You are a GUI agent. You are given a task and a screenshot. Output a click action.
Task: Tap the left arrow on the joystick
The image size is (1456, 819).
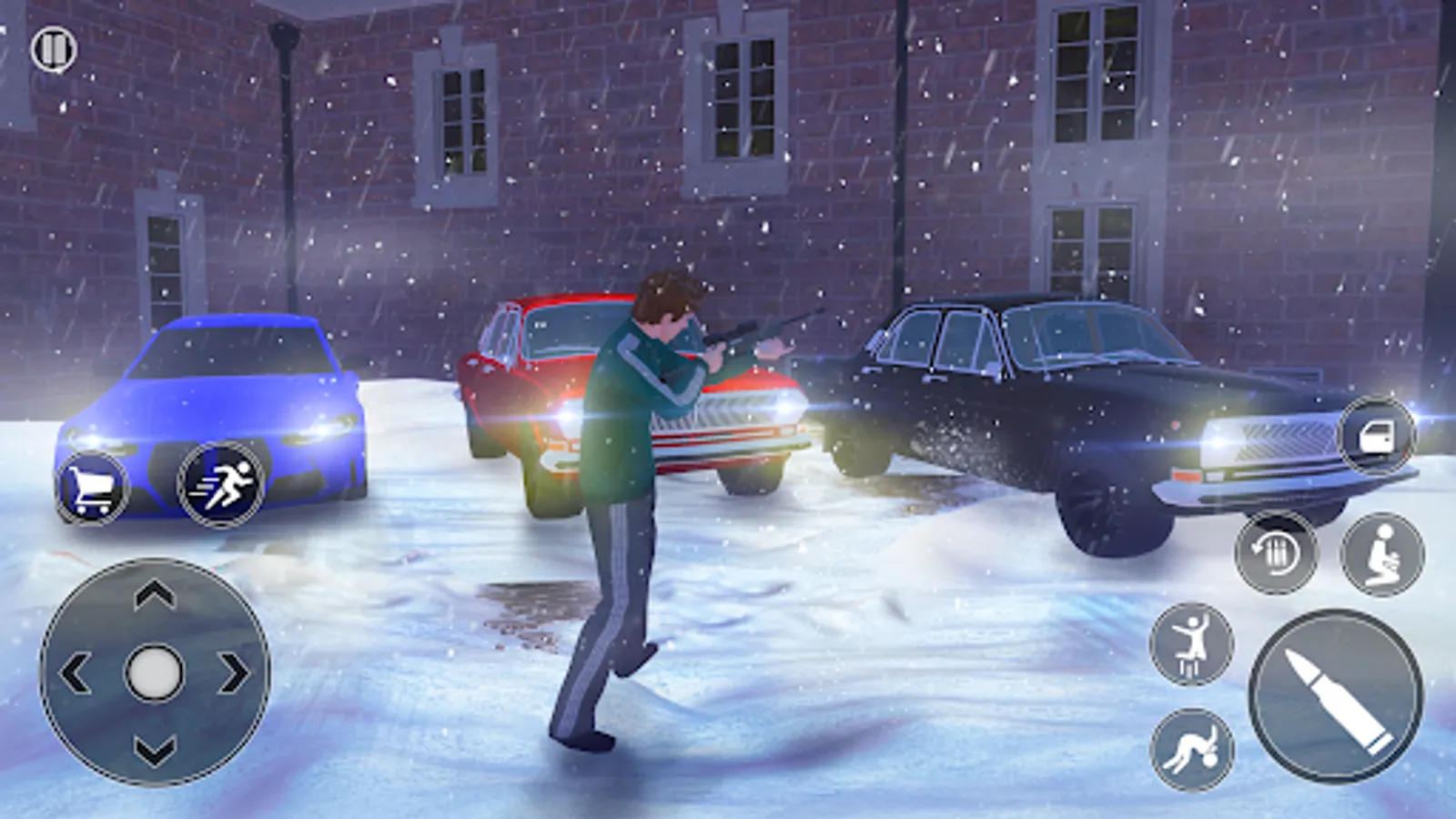coord(77,673)
